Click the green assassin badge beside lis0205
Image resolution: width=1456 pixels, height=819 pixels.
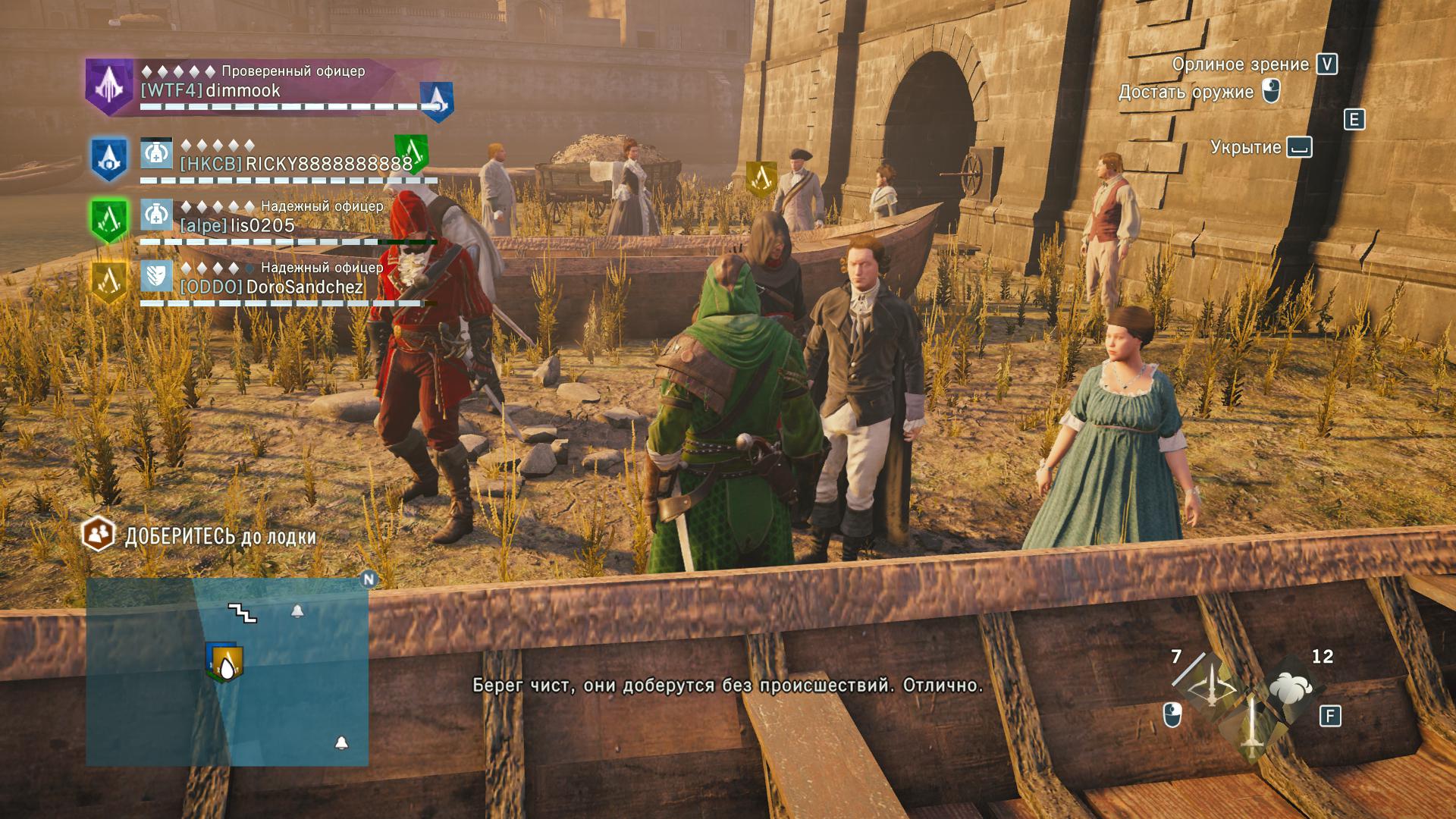[x=109, y=220]
